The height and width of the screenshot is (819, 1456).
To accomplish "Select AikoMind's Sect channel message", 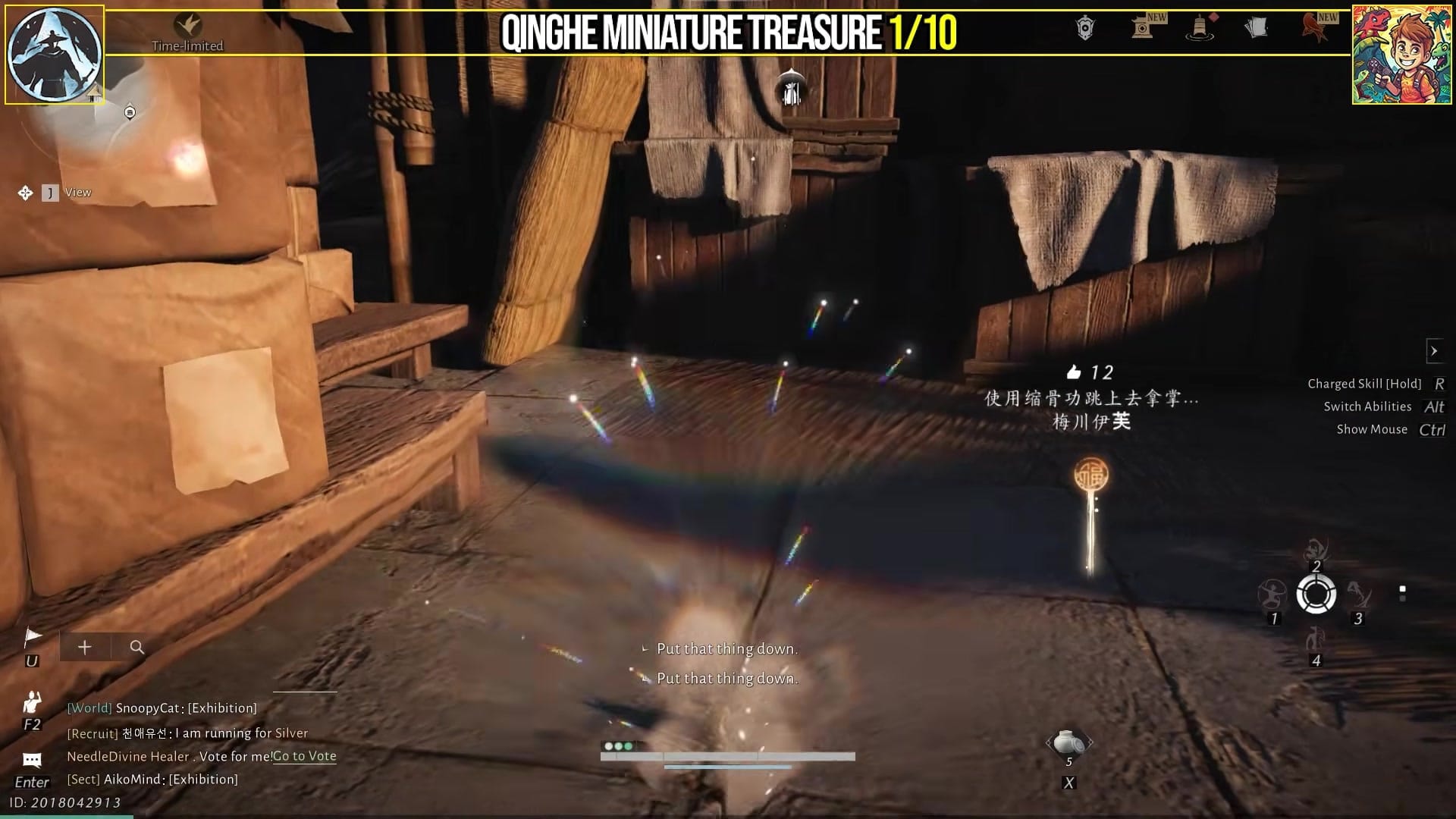I will pos(152,779).
